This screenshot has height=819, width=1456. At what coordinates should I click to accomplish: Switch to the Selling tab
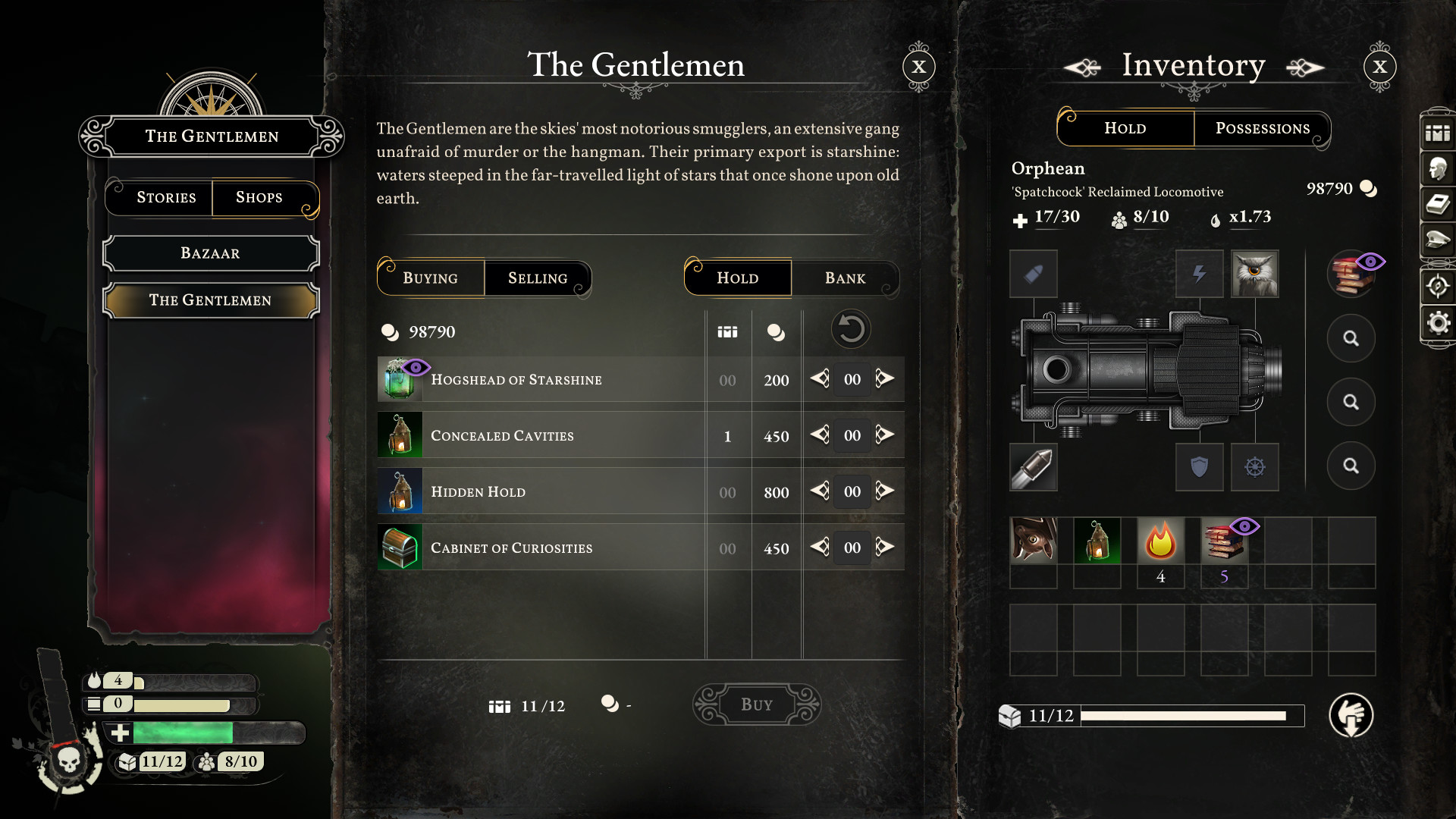coord(537,278)
